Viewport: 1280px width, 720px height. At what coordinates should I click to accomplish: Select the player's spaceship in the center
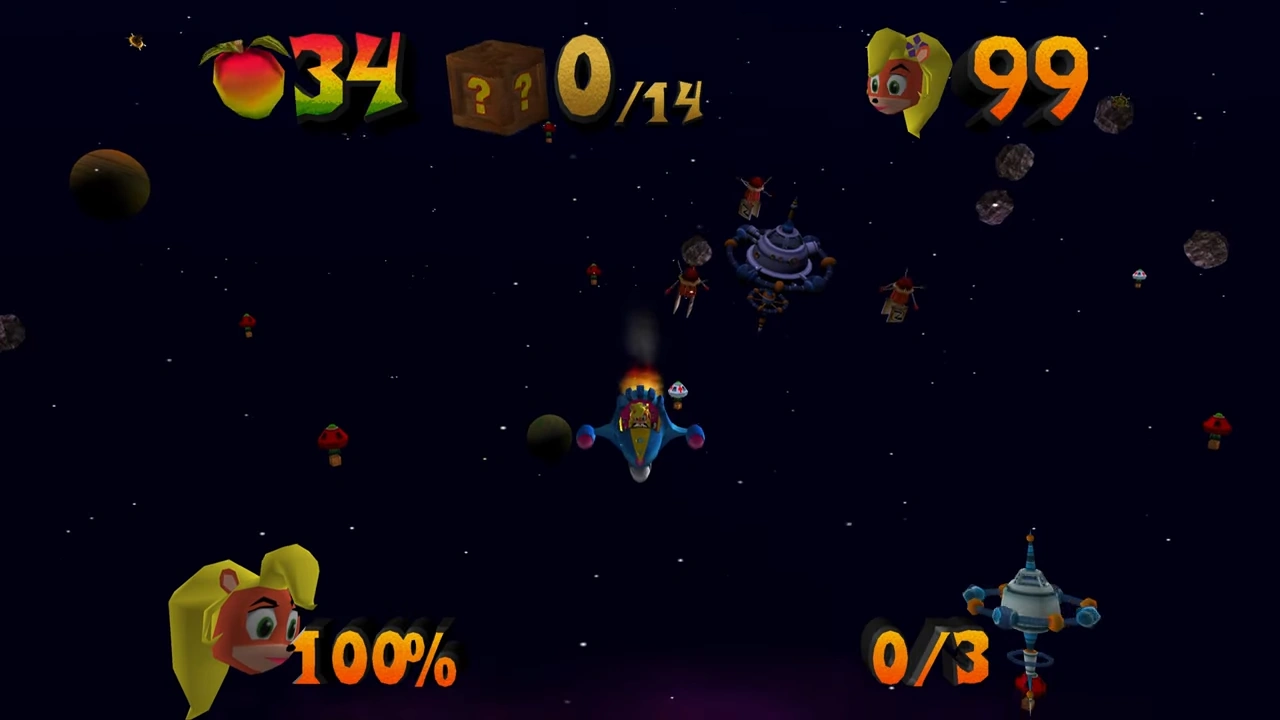[x=640, y=430]
